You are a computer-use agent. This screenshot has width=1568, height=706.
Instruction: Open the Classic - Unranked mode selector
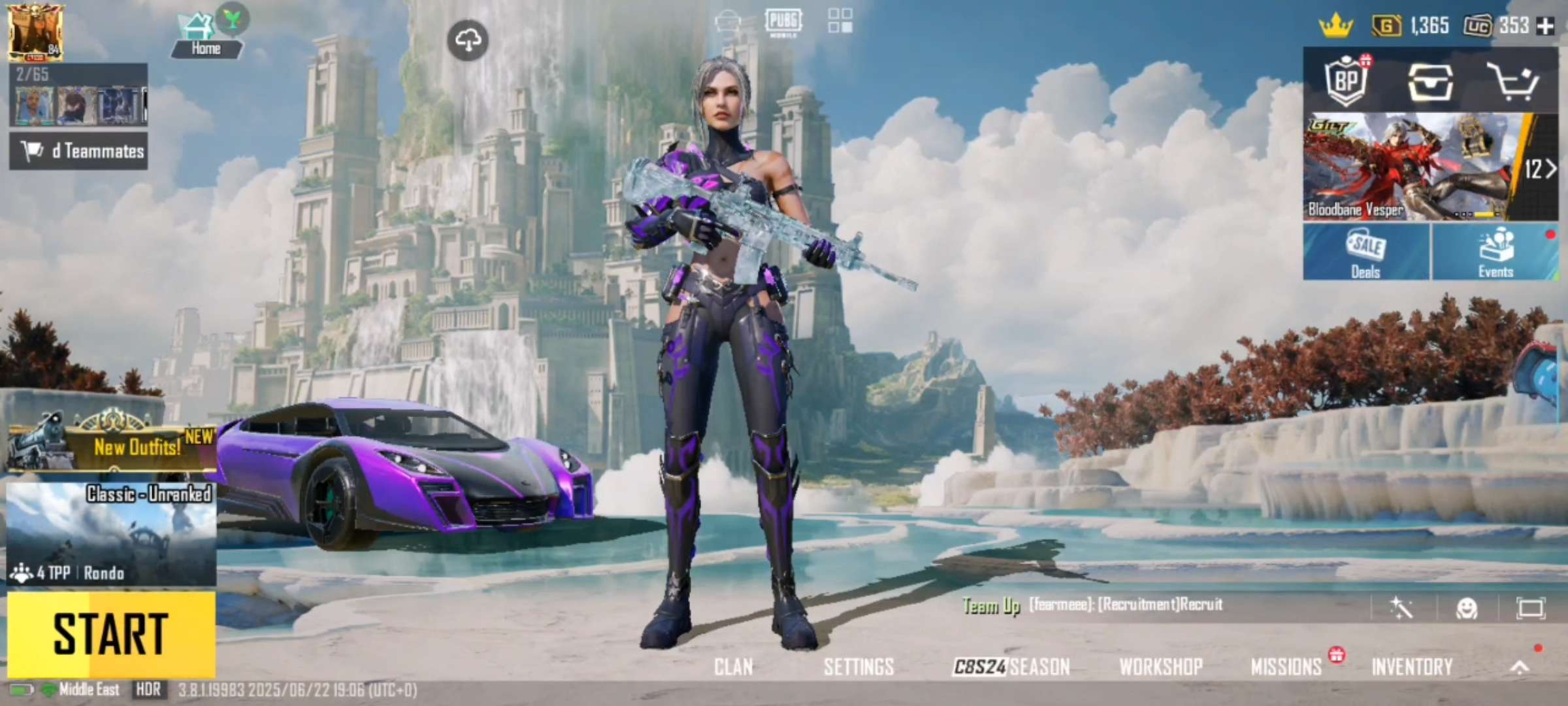click(111, 533)
